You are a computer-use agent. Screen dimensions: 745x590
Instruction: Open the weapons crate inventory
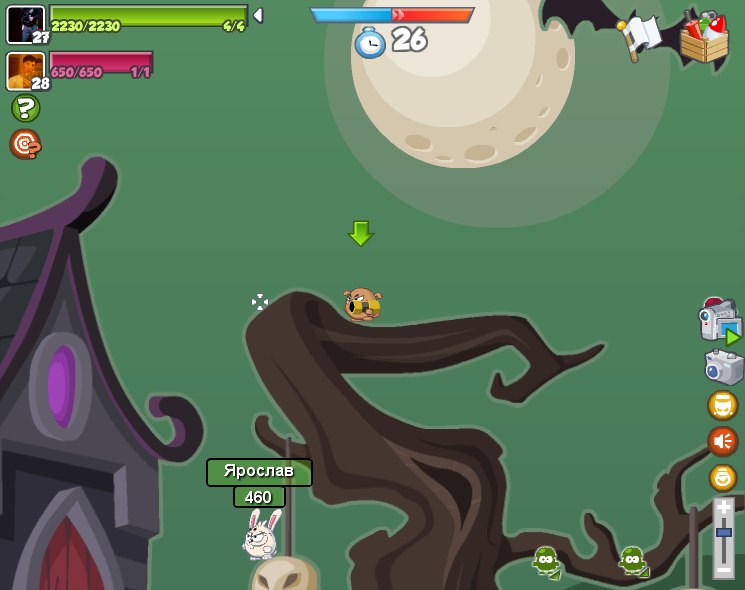(704, 38)
